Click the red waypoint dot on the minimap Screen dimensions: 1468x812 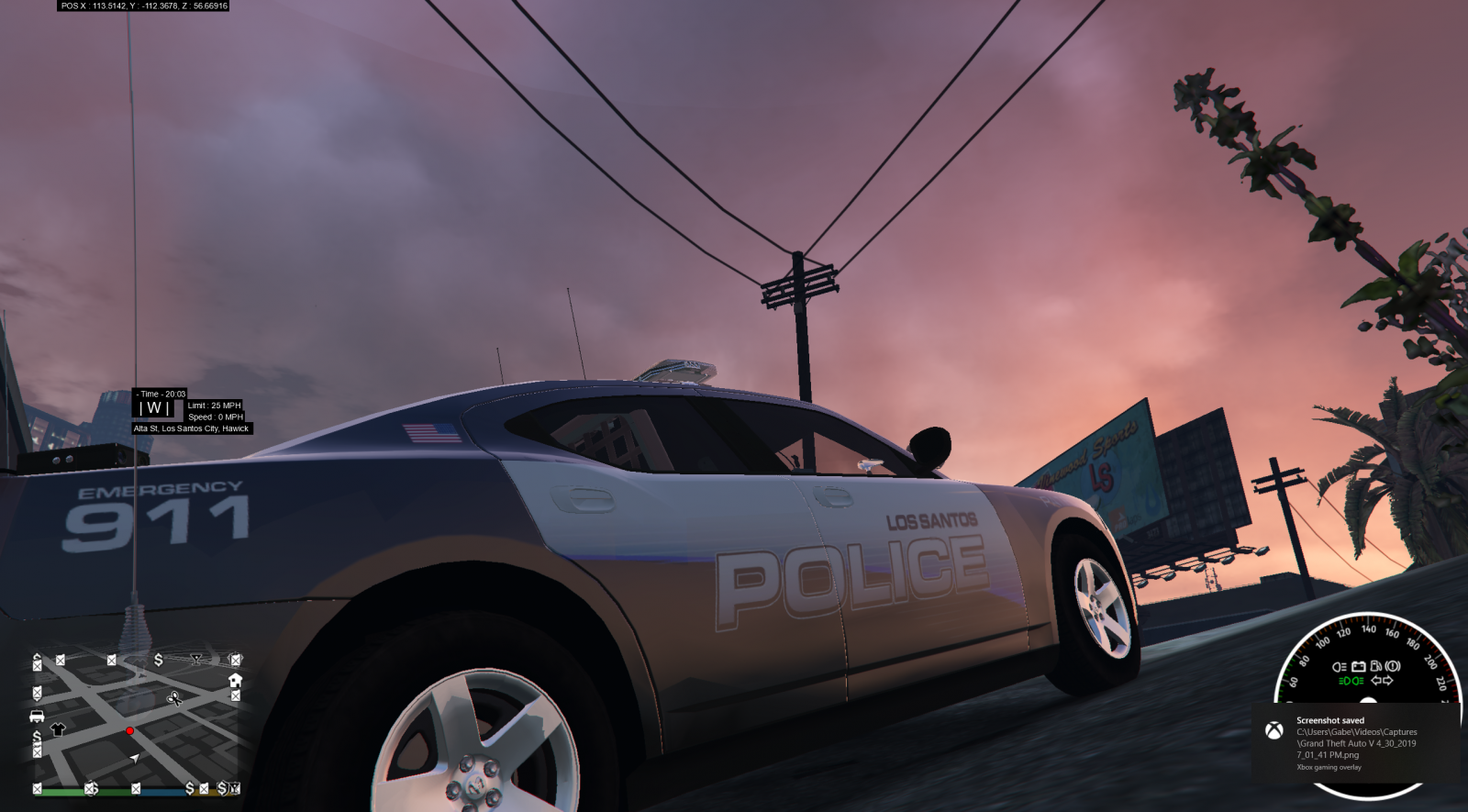129,731
